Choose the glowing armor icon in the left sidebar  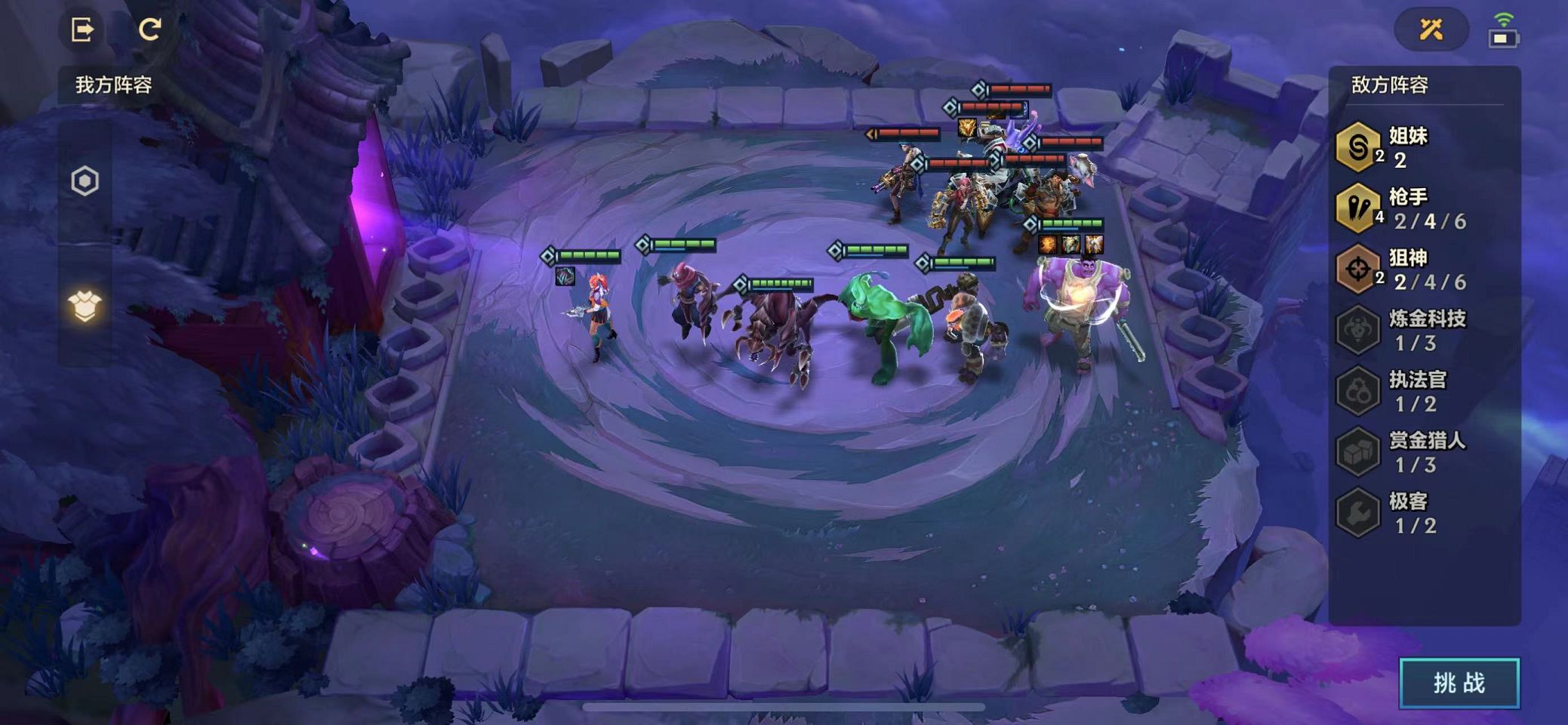point(85,306)
